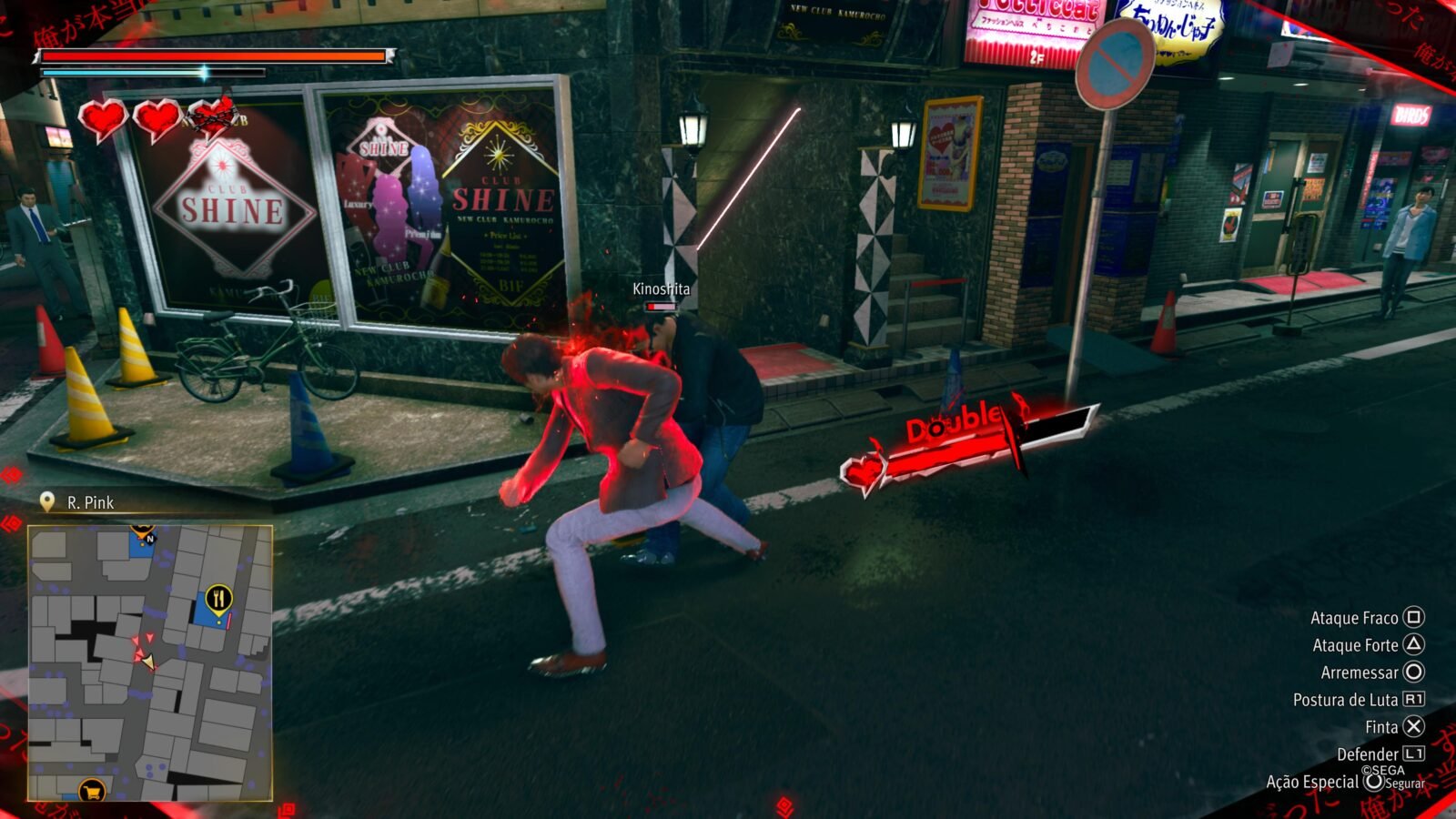Screen dimensions: 1456x819
Task: Click the yellow player arrow on minimap
Action: coord(147,662)
